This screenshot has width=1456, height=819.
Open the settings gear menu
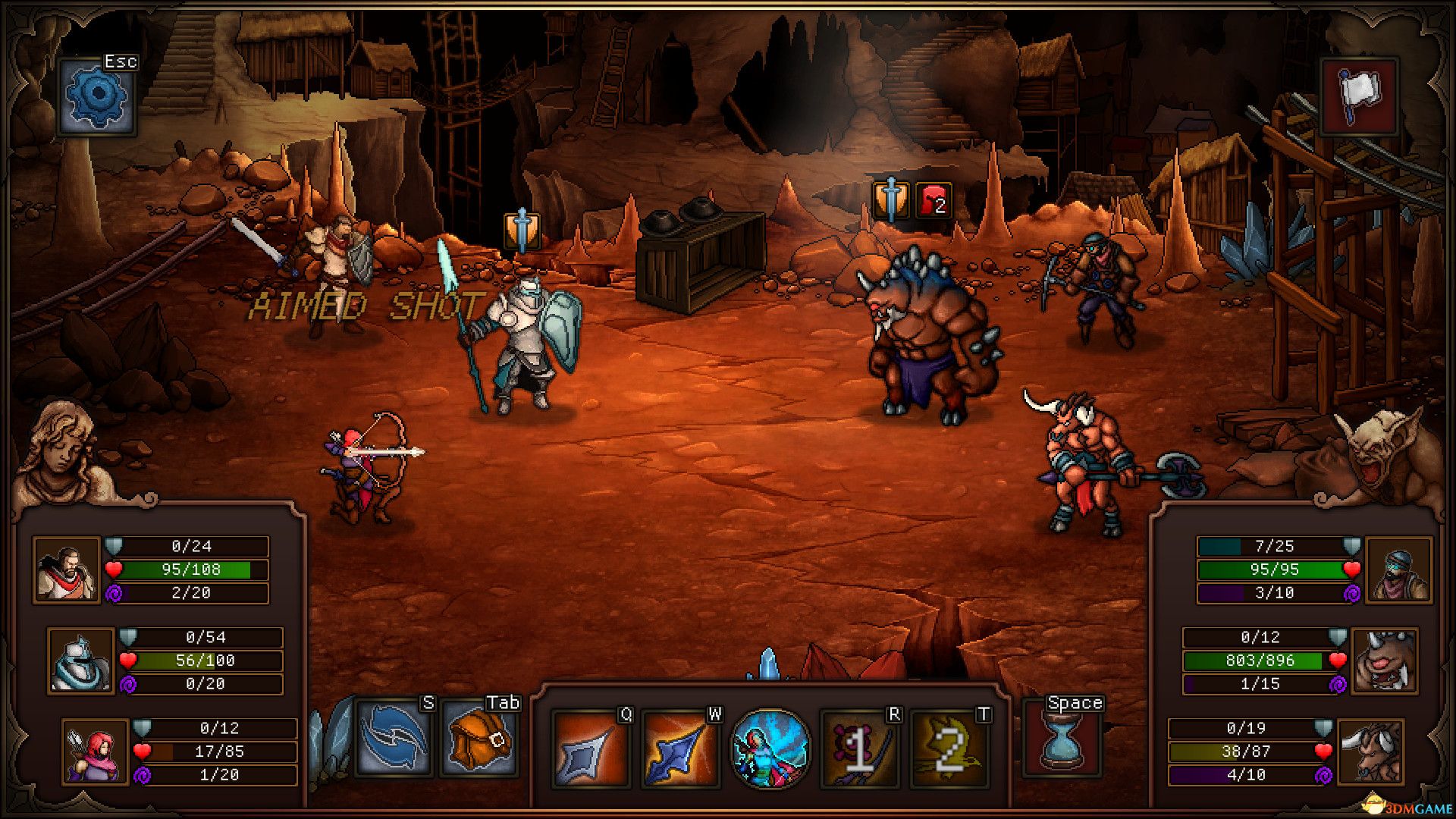(x=97, y=96)
